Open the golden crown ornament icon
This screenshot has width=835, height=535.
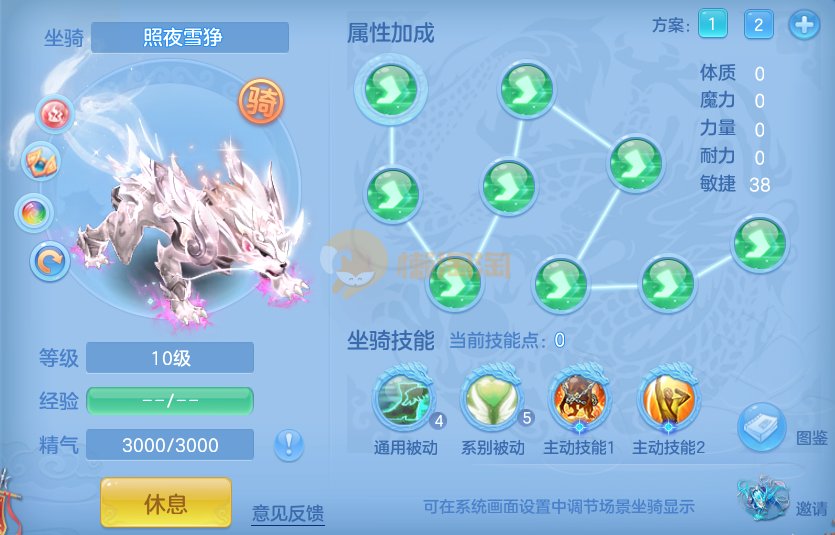40,161
